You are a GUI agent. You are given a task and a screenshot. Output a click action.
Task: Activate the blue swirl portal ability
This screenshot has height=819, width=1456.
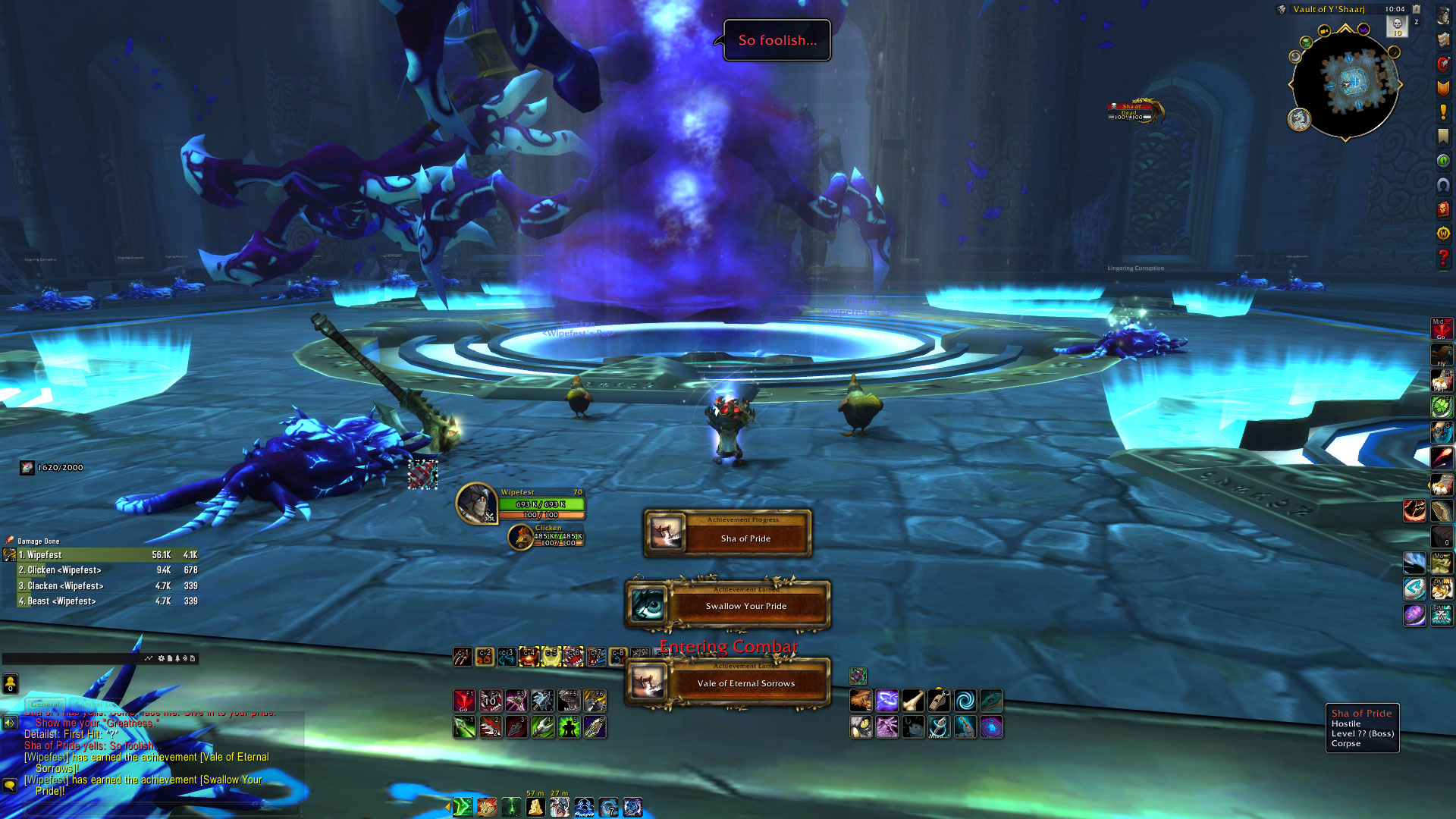point(965,700)
